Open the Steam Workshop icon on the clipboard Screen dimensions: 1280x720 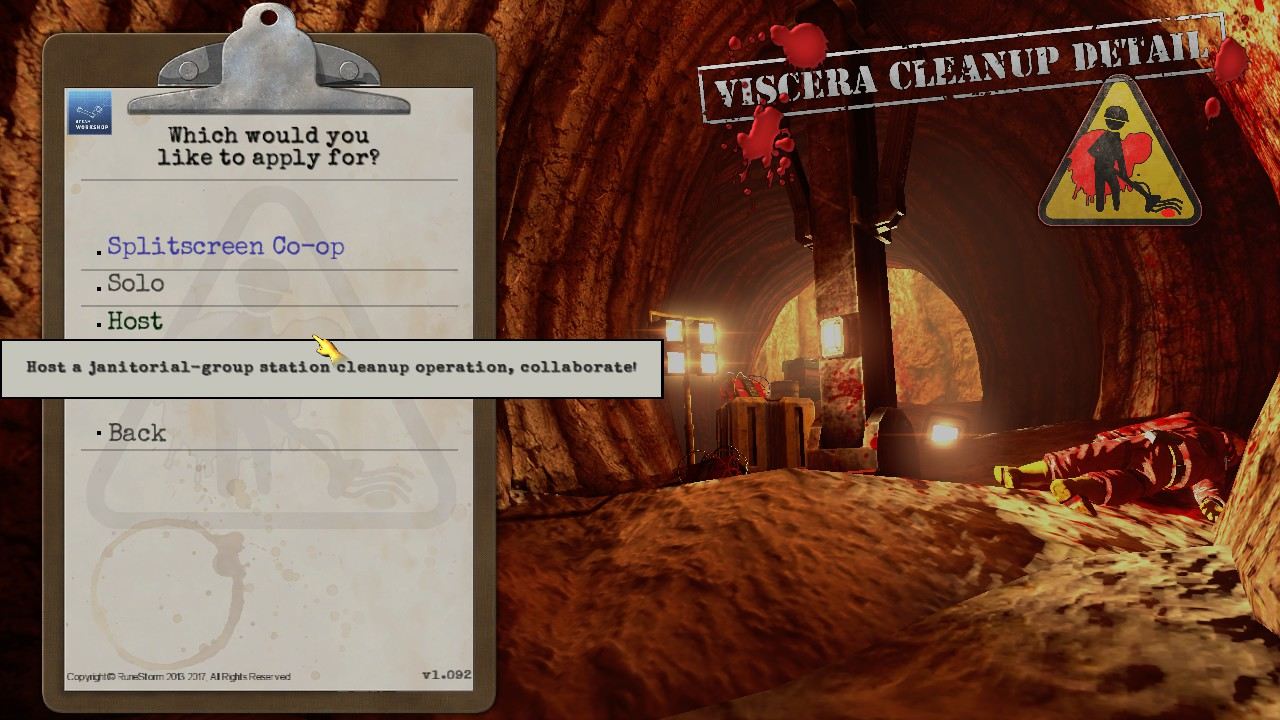point(89,113)
